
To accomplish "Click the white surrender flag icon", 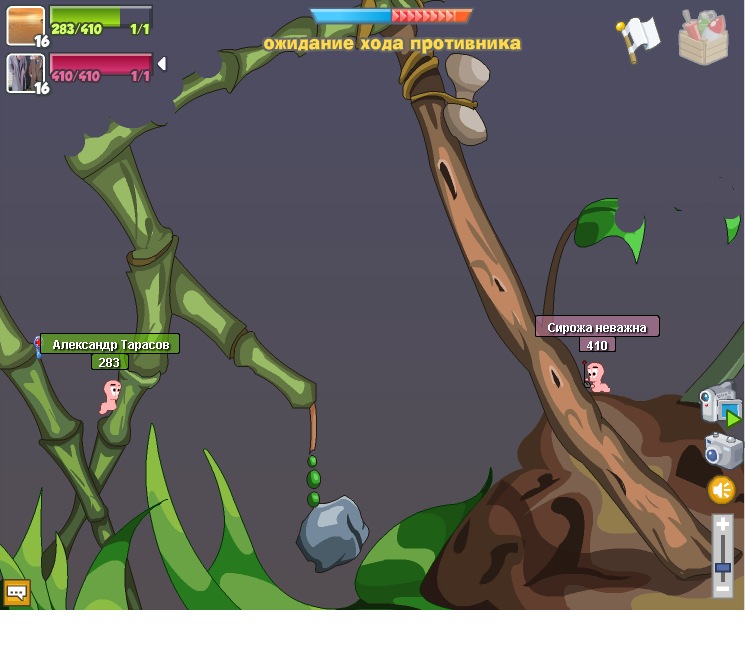I will (x=637, y=38).
